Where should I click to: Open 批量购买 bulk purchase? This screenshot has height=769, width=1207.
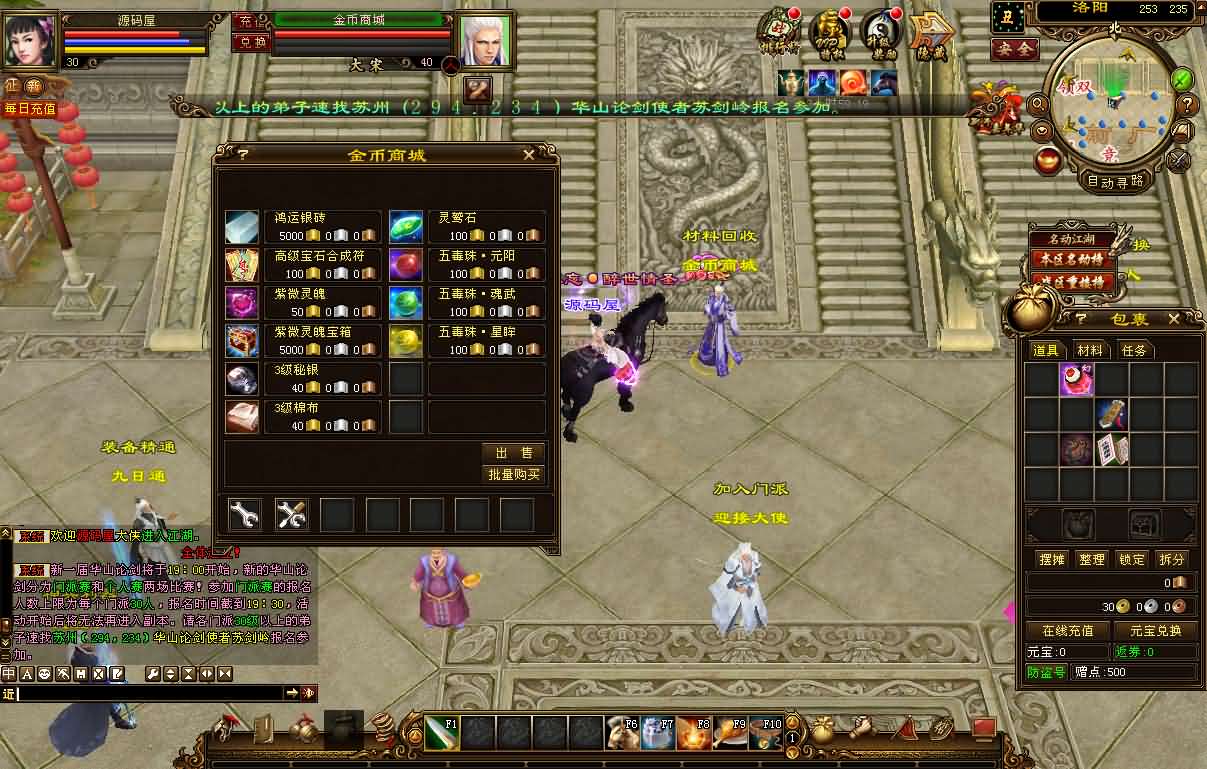(513, 475)
